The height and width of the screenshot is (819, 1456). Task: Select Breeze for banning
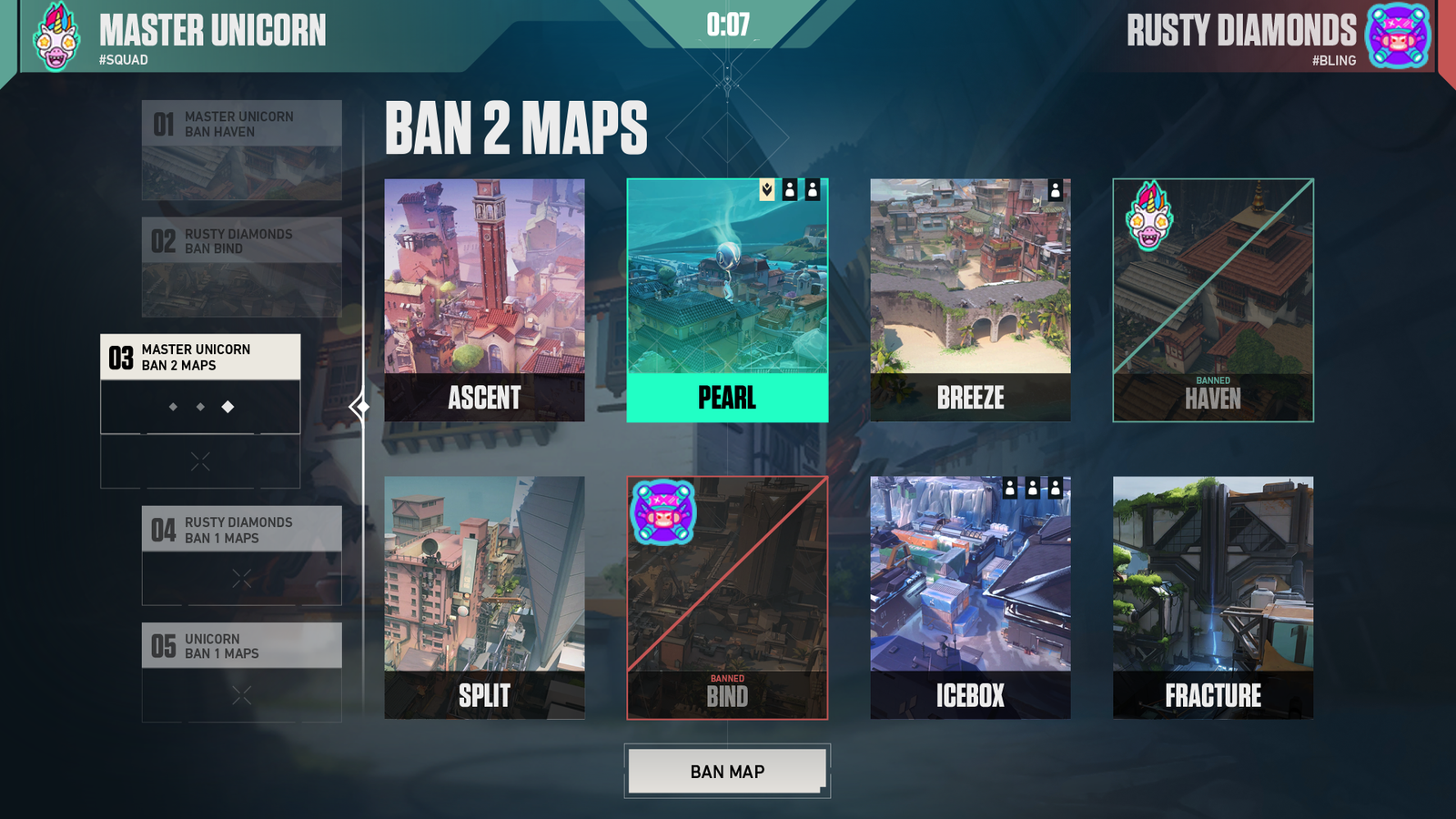point(970,300)
